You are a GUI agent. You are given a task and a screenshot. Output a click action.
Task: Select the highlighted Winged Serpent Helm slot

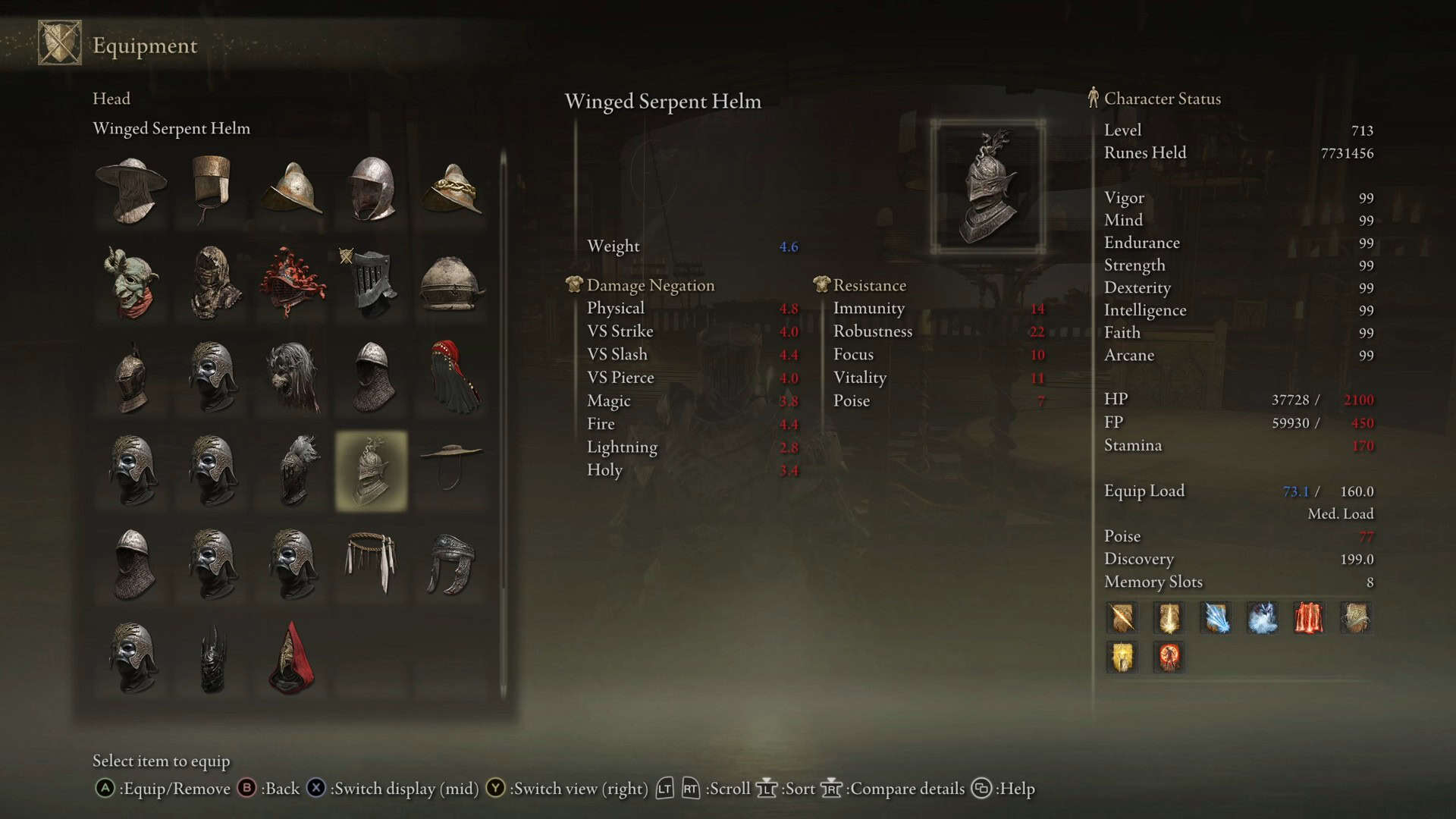(x=371, y=471)
